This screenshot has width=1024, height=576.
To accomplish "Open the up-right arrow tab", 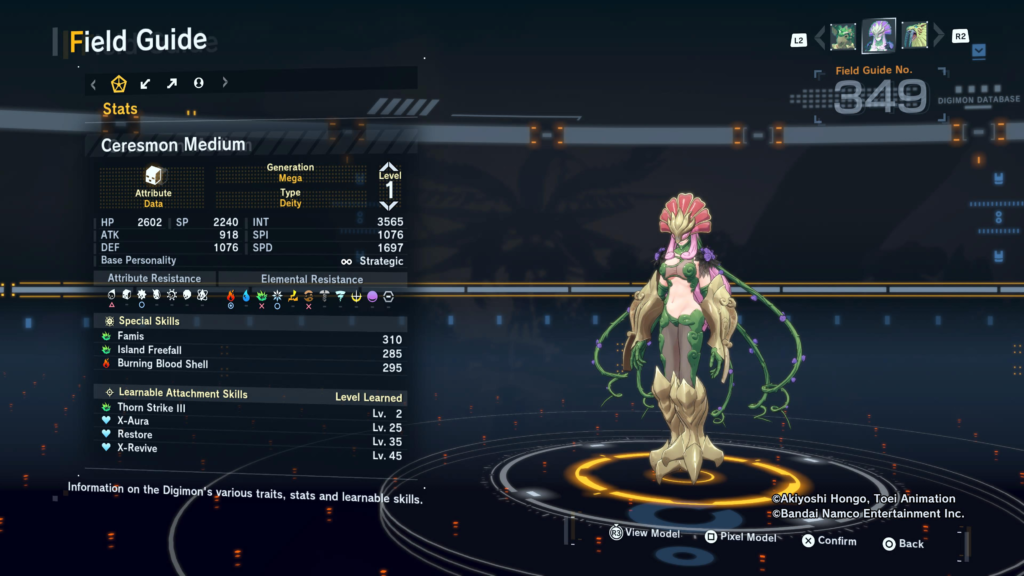I will (172, 84).
